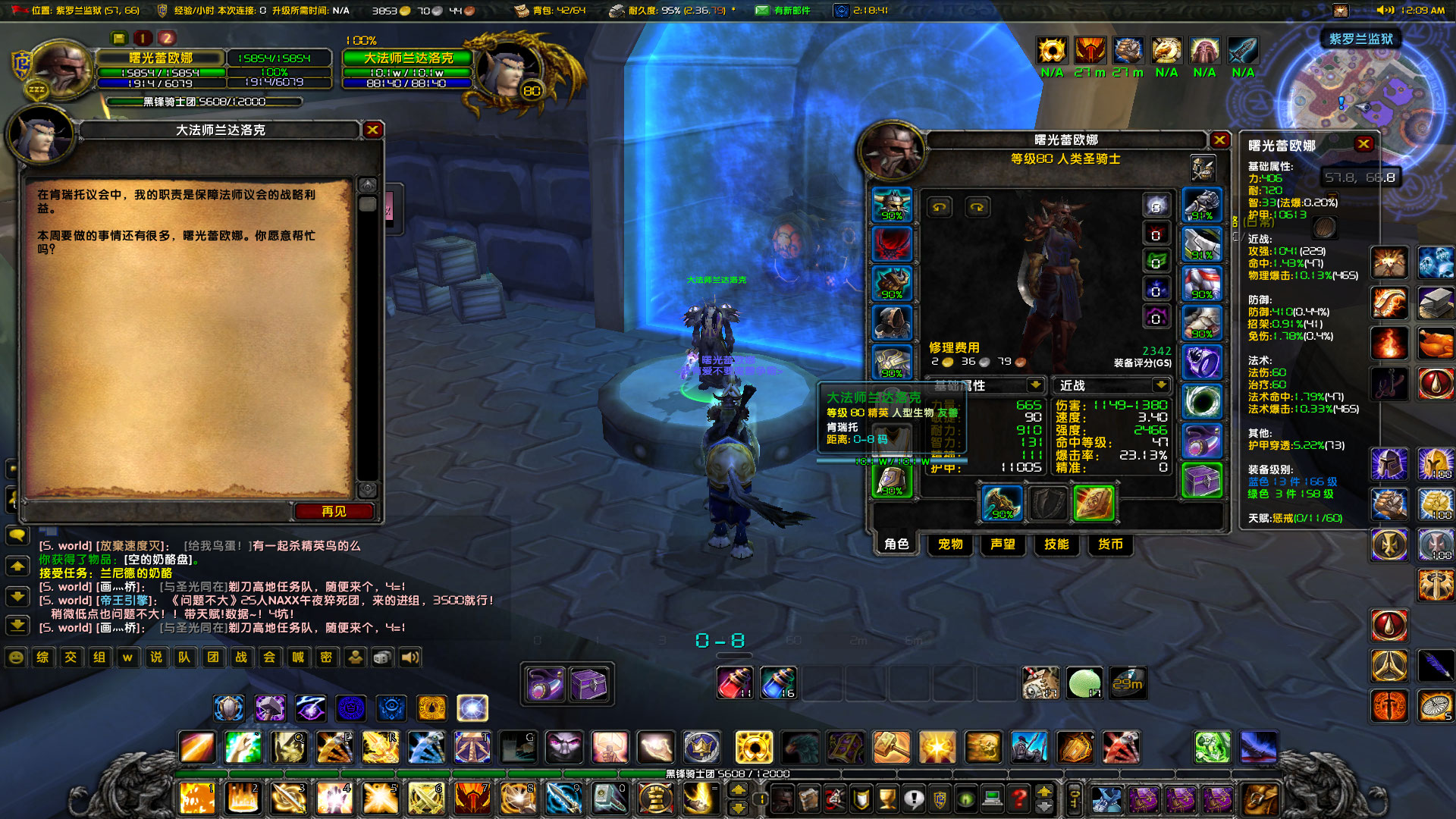Switch to the 声望 reputation tab
Screen dimensions: 1456x819
tap(1003, 544)
